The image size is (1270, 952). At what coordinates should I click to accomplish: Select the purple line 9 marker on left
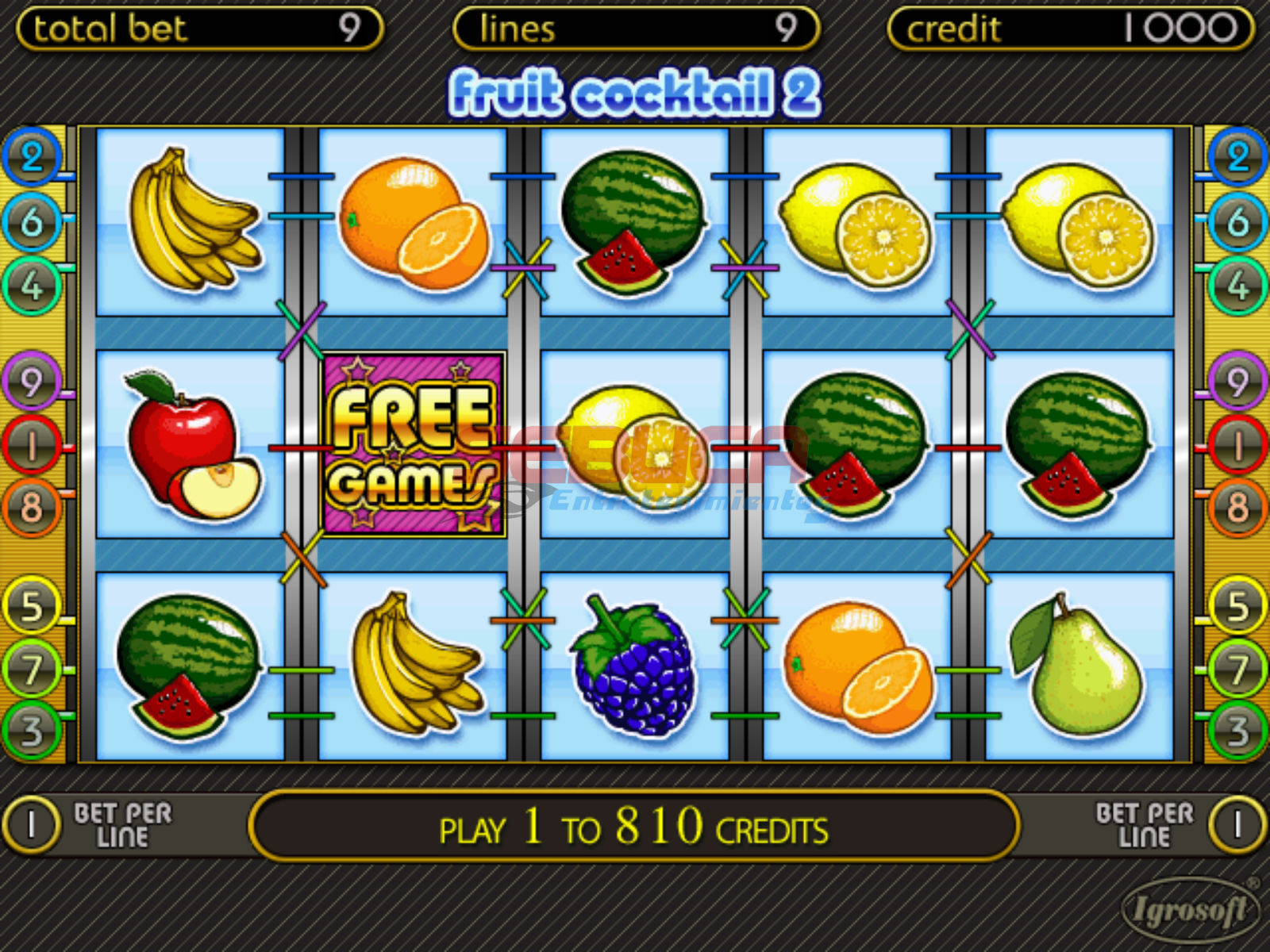(32, 382)
